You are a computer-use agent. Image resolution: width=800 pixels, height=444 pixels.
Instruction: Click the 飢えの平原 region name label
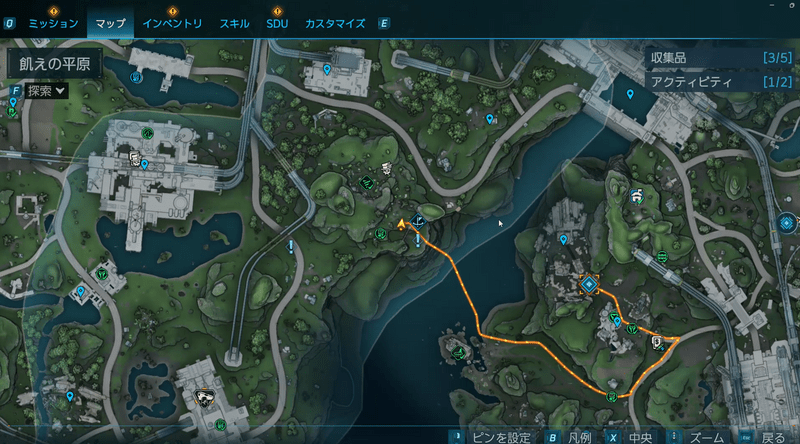[x=49, y=62]
